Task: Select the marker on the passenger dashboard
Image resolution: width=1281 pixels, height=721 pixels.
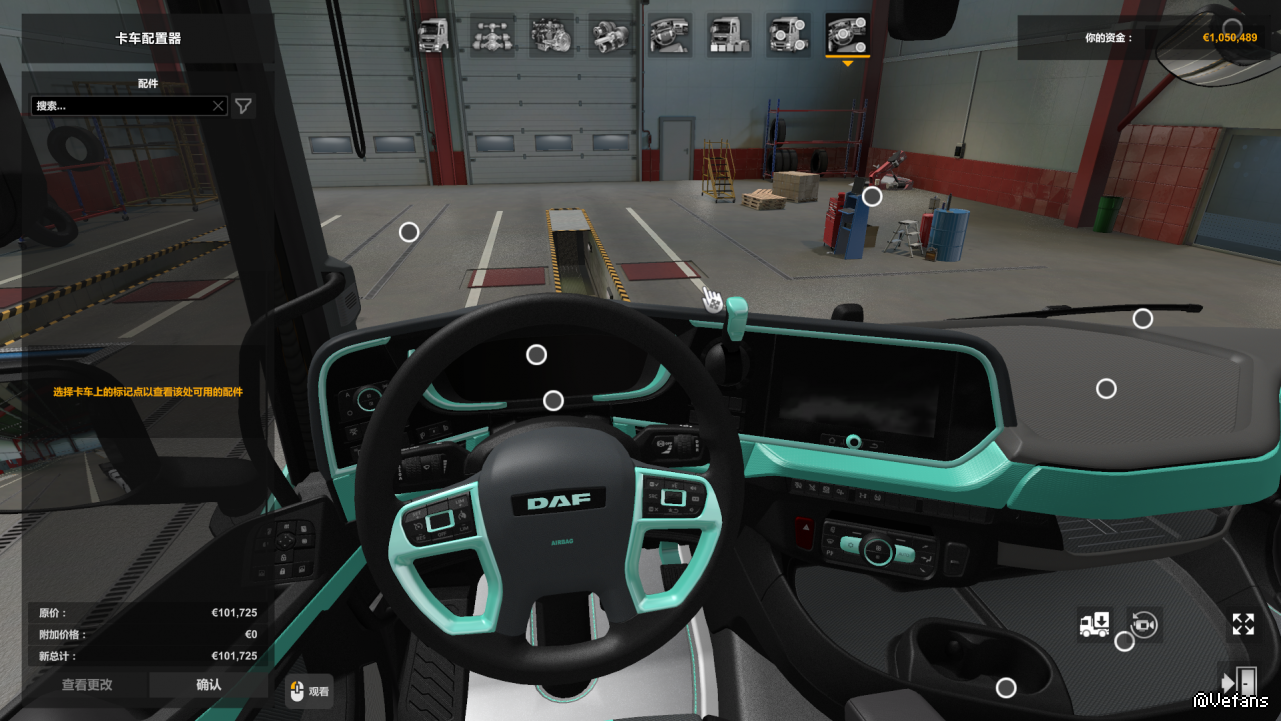Action: tap(1106, 388)
